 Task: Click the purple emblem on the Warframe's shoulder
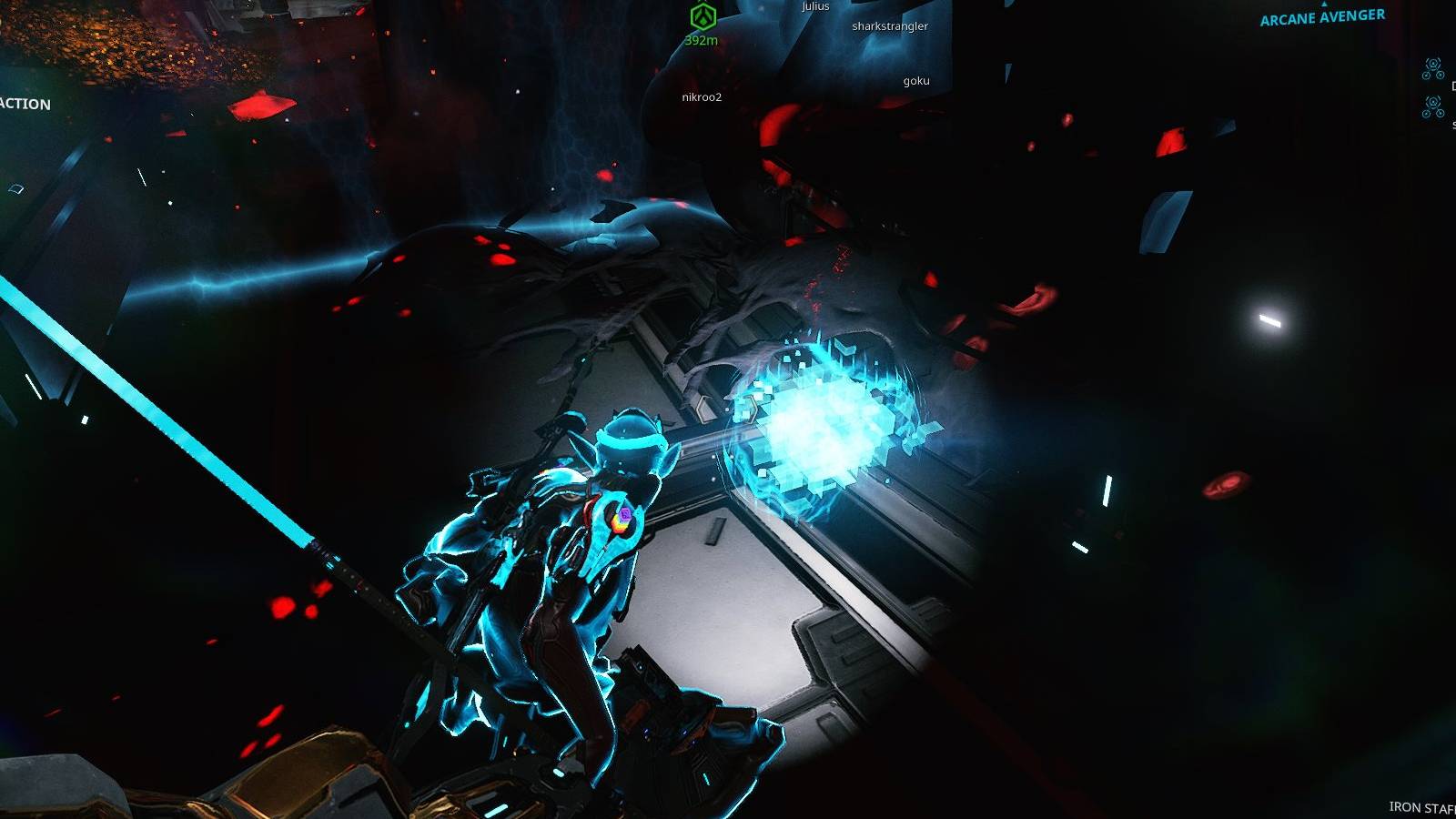623,519
